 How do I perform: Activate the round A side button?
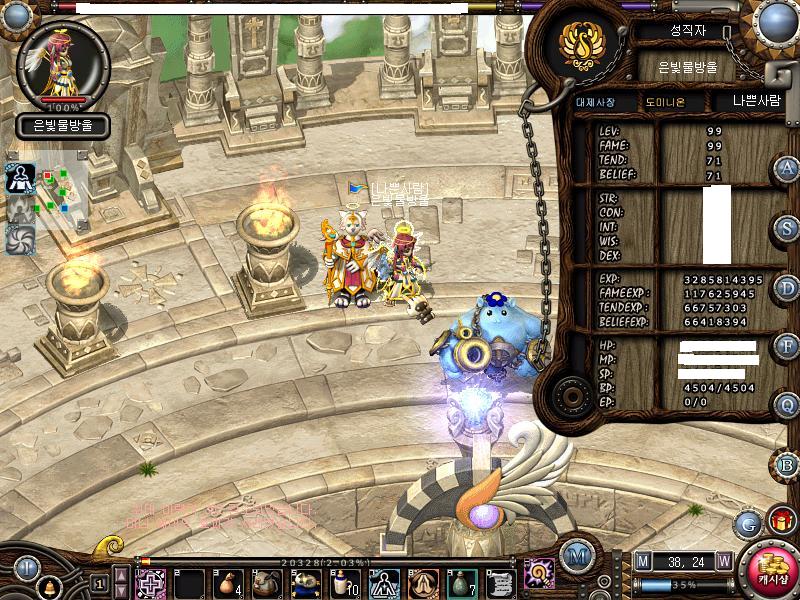(788, 168)
